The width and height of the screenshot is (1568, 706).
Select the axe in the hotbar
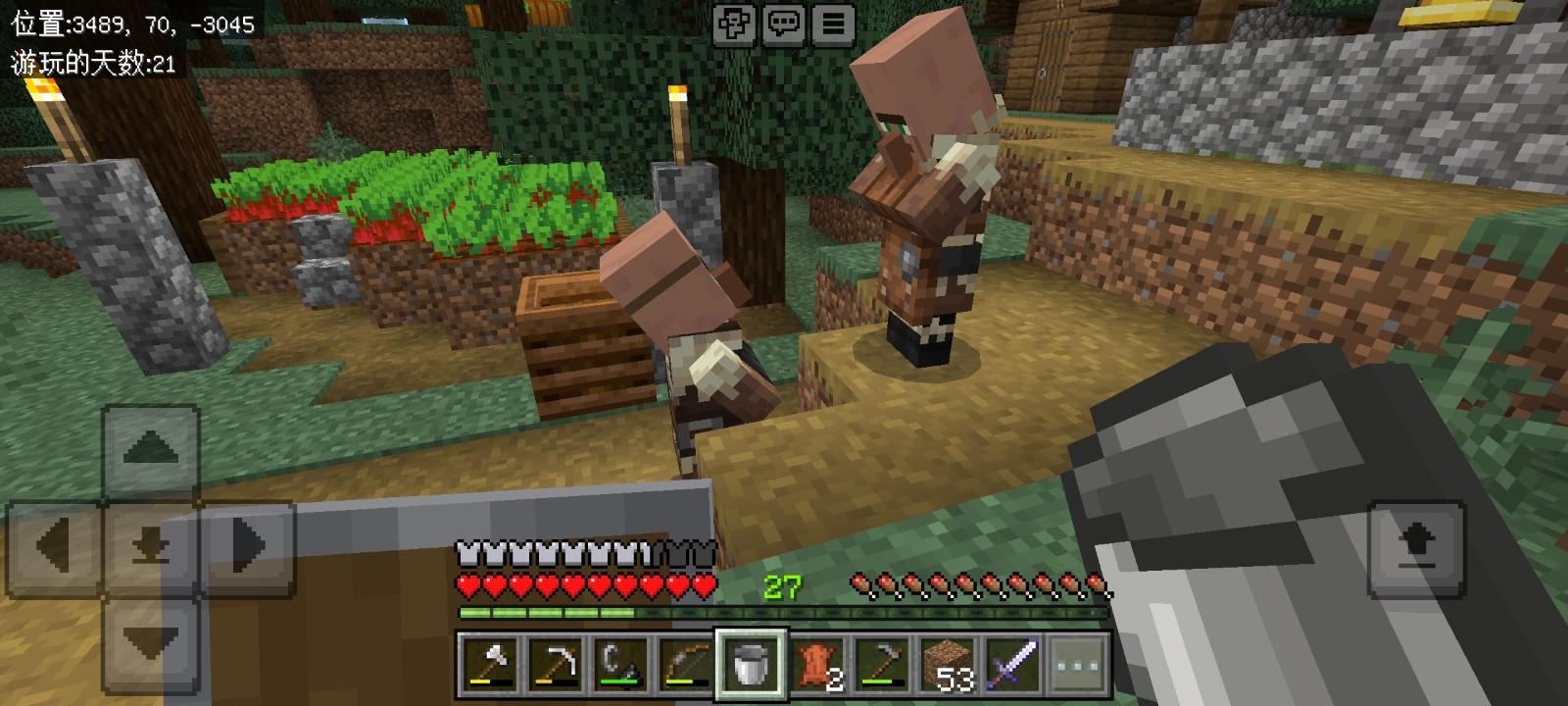pos(489,663)
